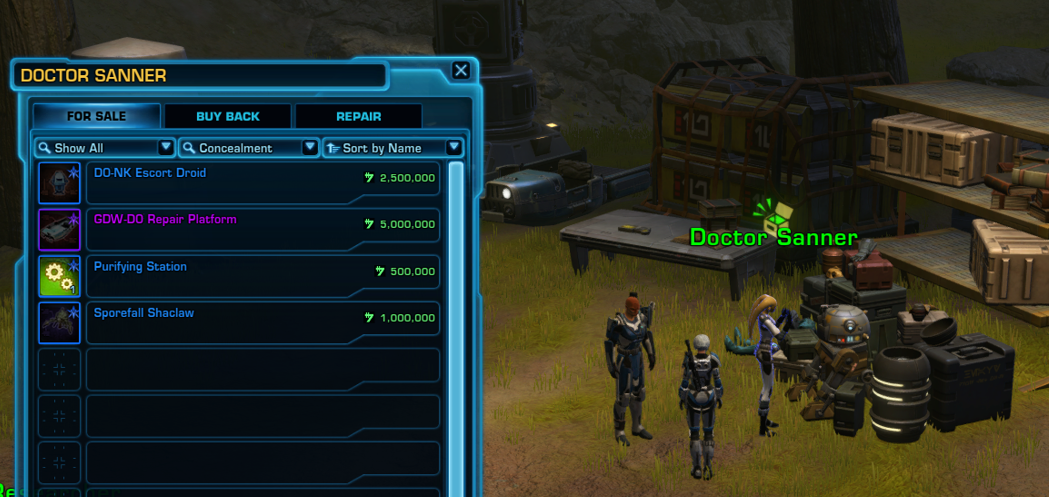
Task: Change the Sort by Name dropdown
Action: 393,148
